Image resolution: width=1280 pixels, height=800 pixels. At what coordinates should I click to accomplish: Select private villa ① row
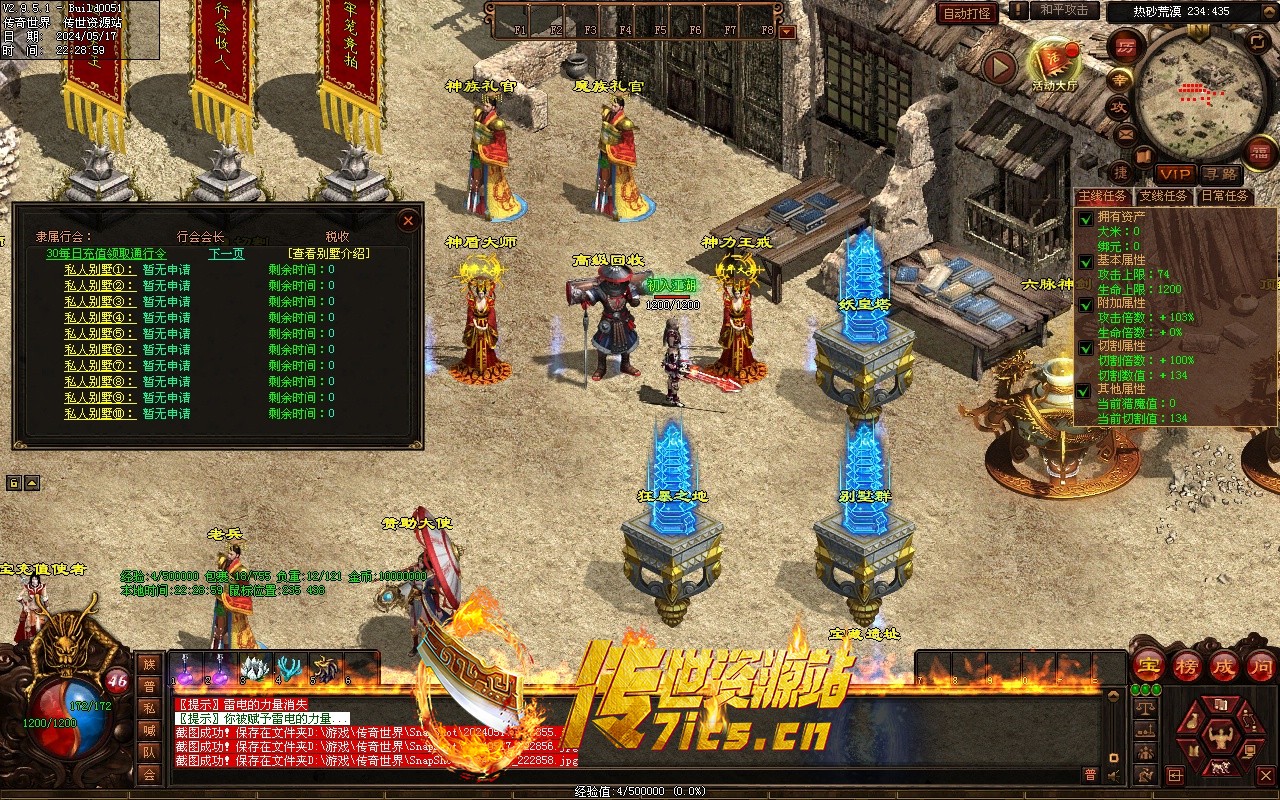click(x=99, y=270)
